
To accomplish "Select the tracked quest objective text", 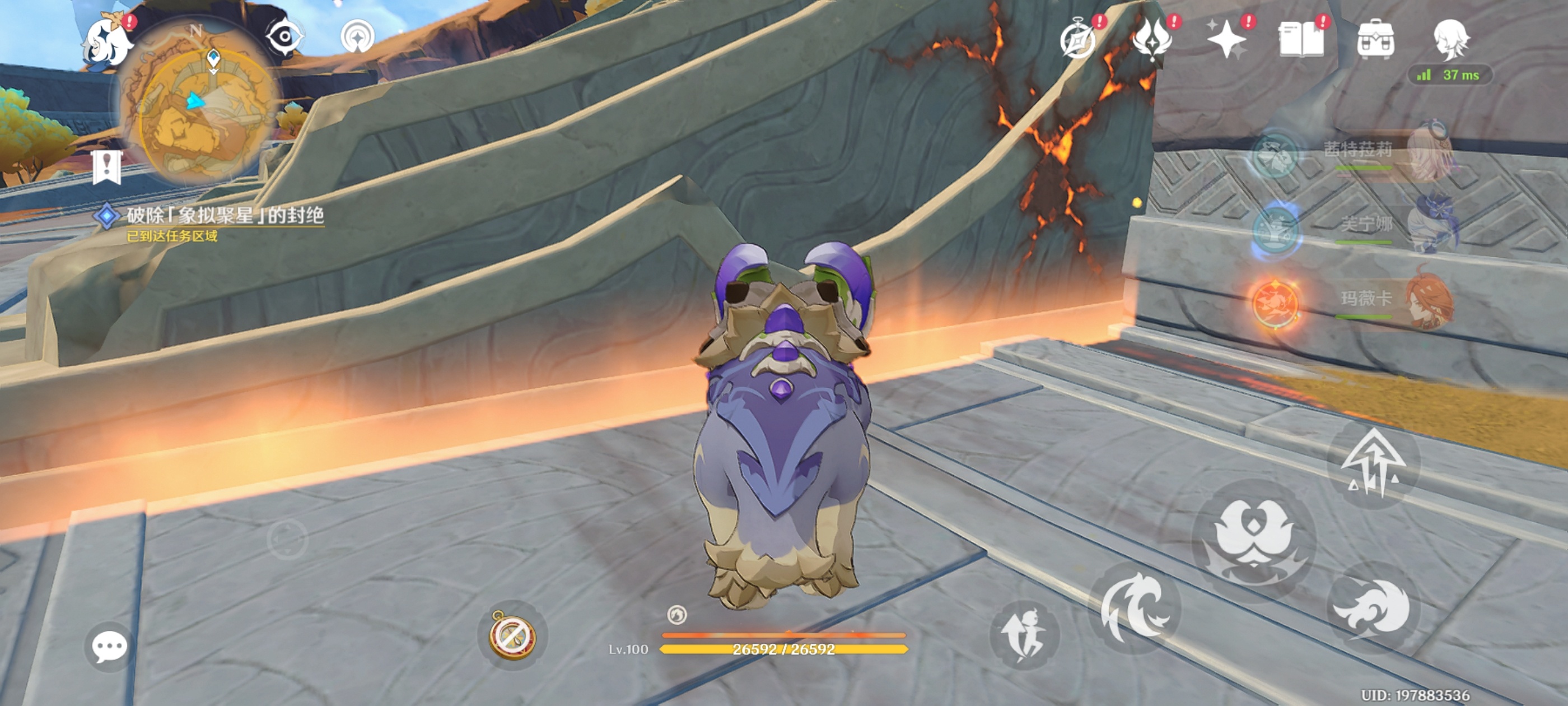I will click(225, 216).
